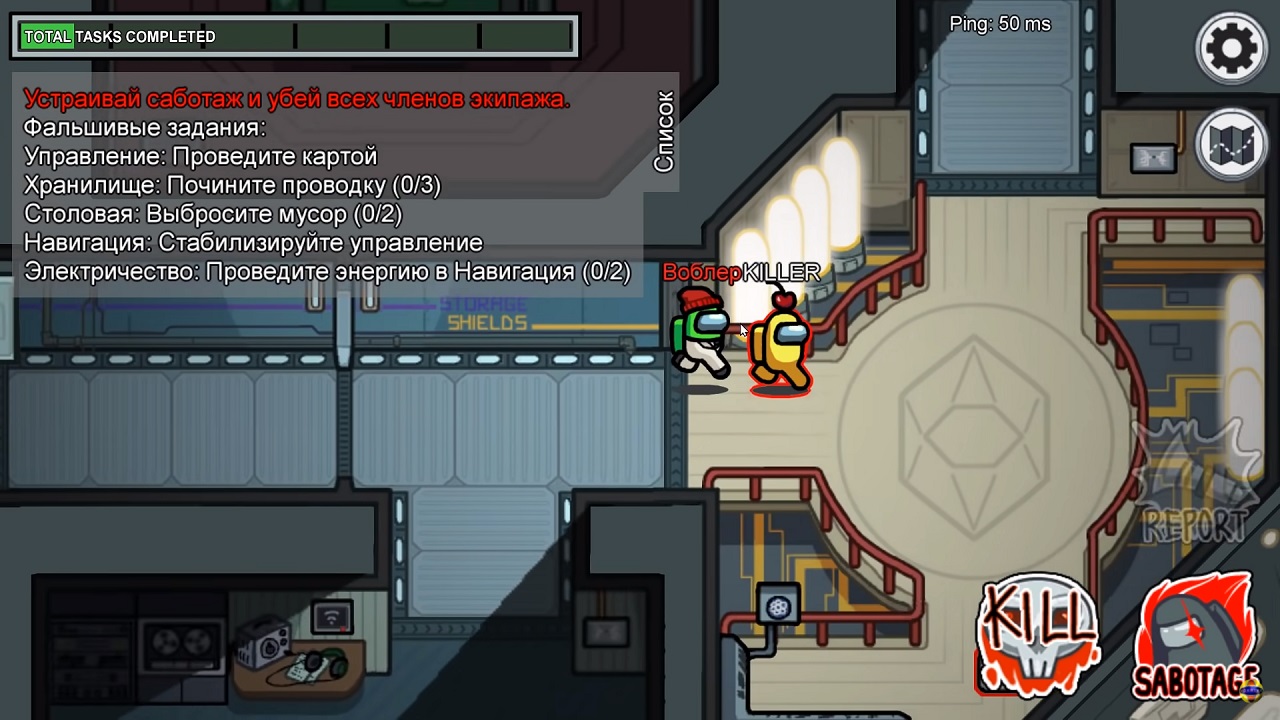Image resolution: width=1280 pixels, height=720 pixels.
Task: Collapse the task list with Список tab
Action: point(664,131)
